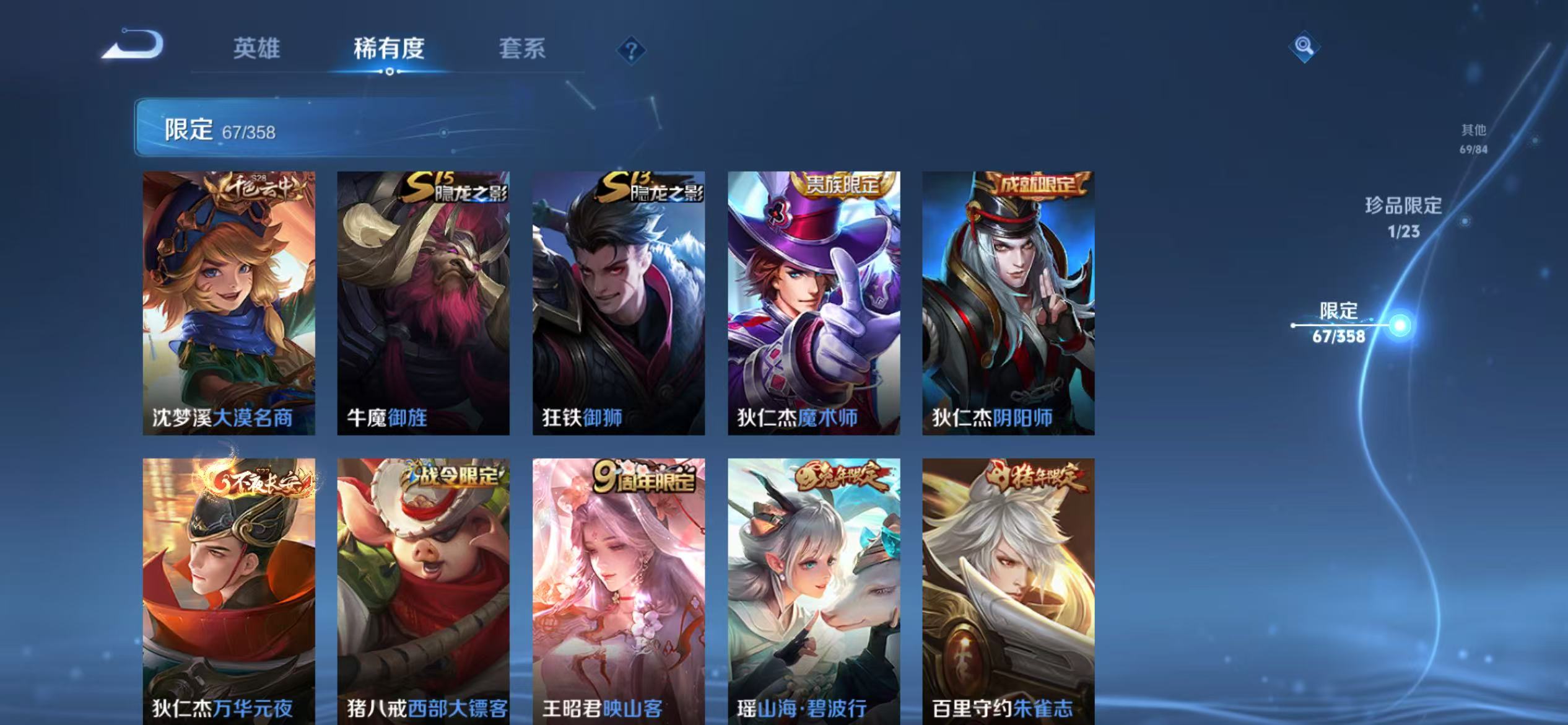Switch to the 套系 tab
Screen dimensions: 1568x725
(522, 50)
